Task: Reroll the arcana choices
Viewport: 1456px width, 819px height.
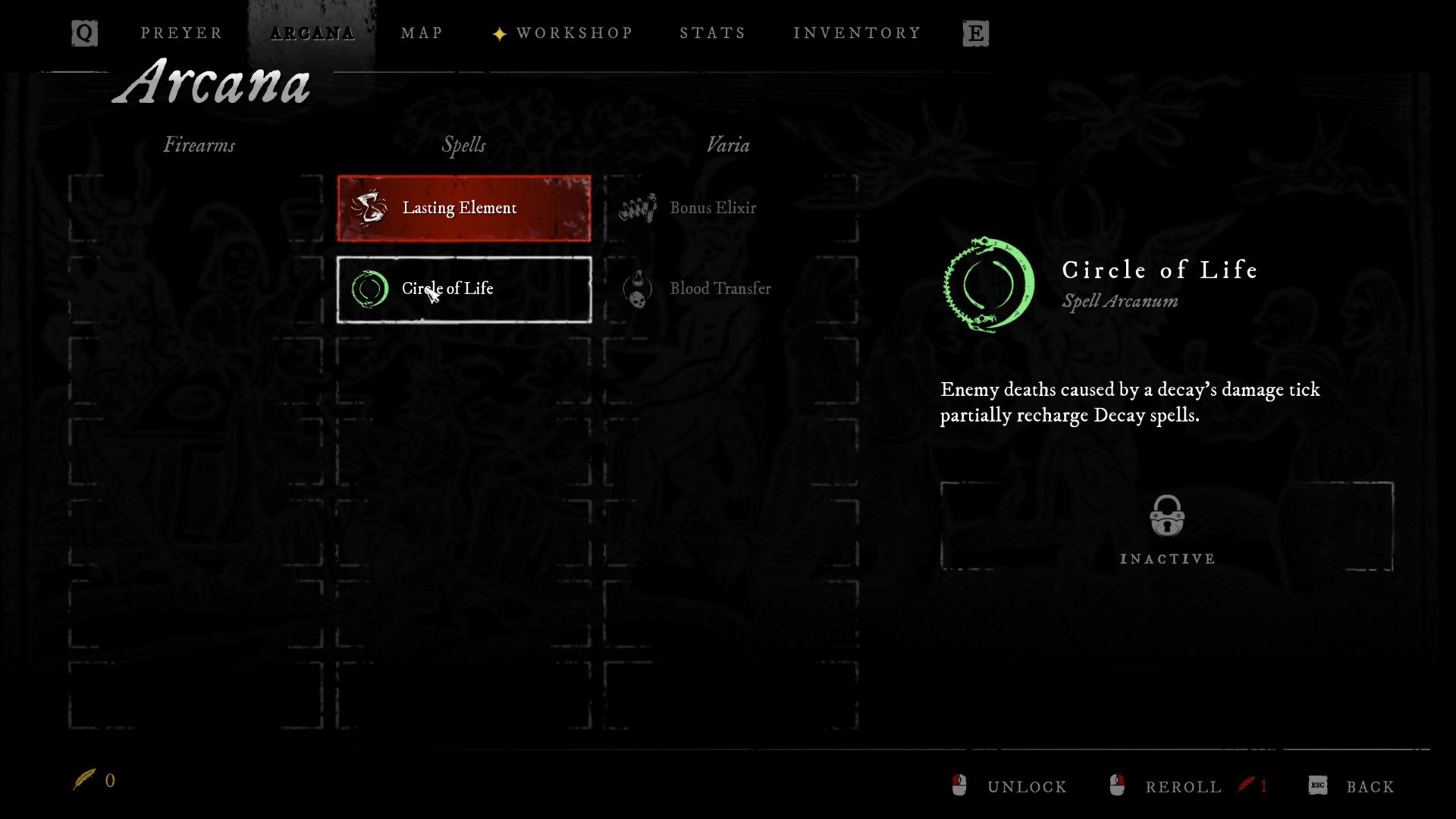Action: coord(1169,786)
